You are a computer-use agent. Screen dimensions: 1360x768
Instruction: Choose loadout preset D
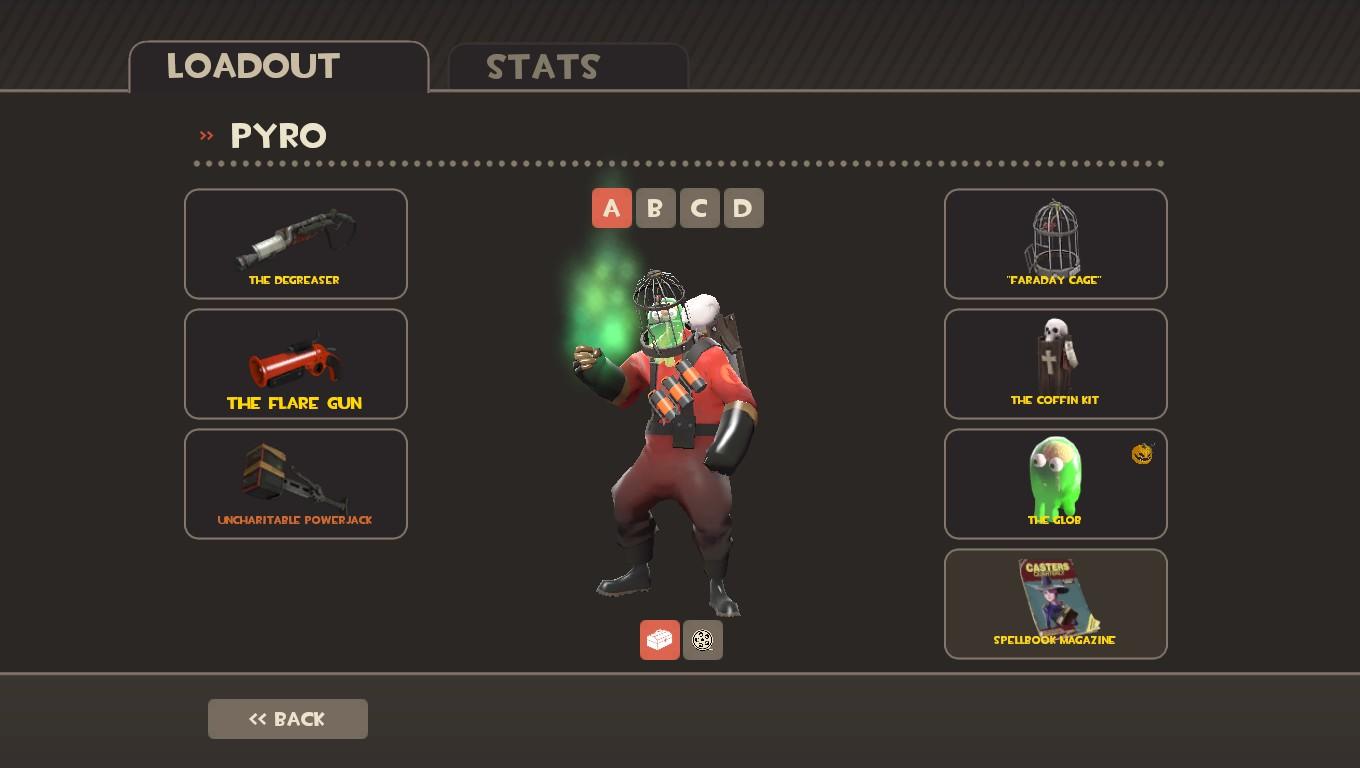click(743, 208)
